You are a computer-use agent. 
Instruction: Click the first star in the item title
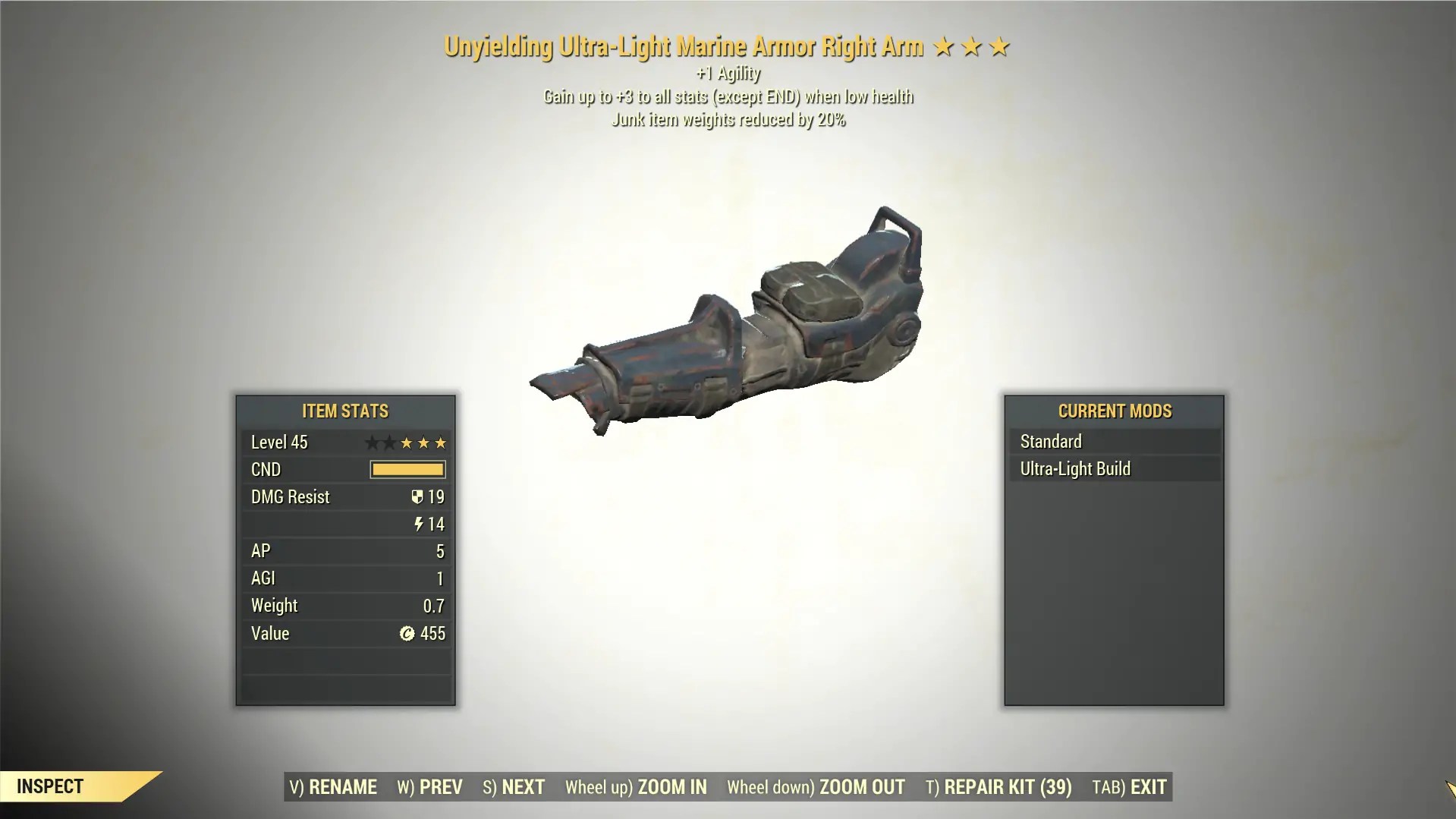pyautogui.click(x=942, y=46)
